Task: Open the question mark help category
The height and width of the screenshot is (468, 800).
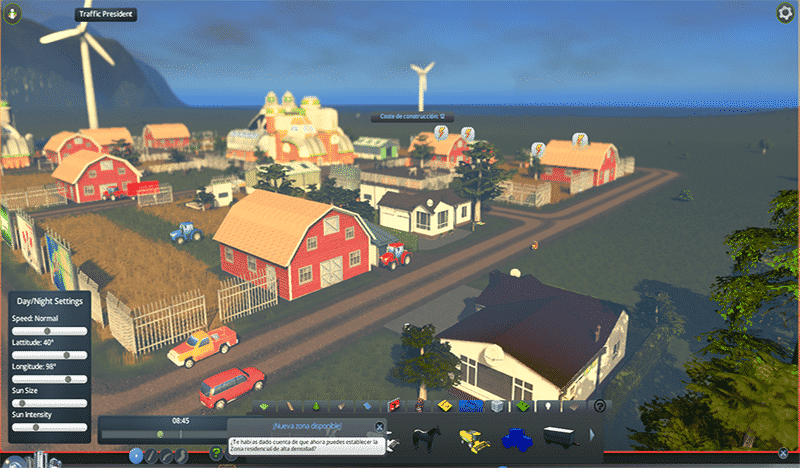Action: 600,406
